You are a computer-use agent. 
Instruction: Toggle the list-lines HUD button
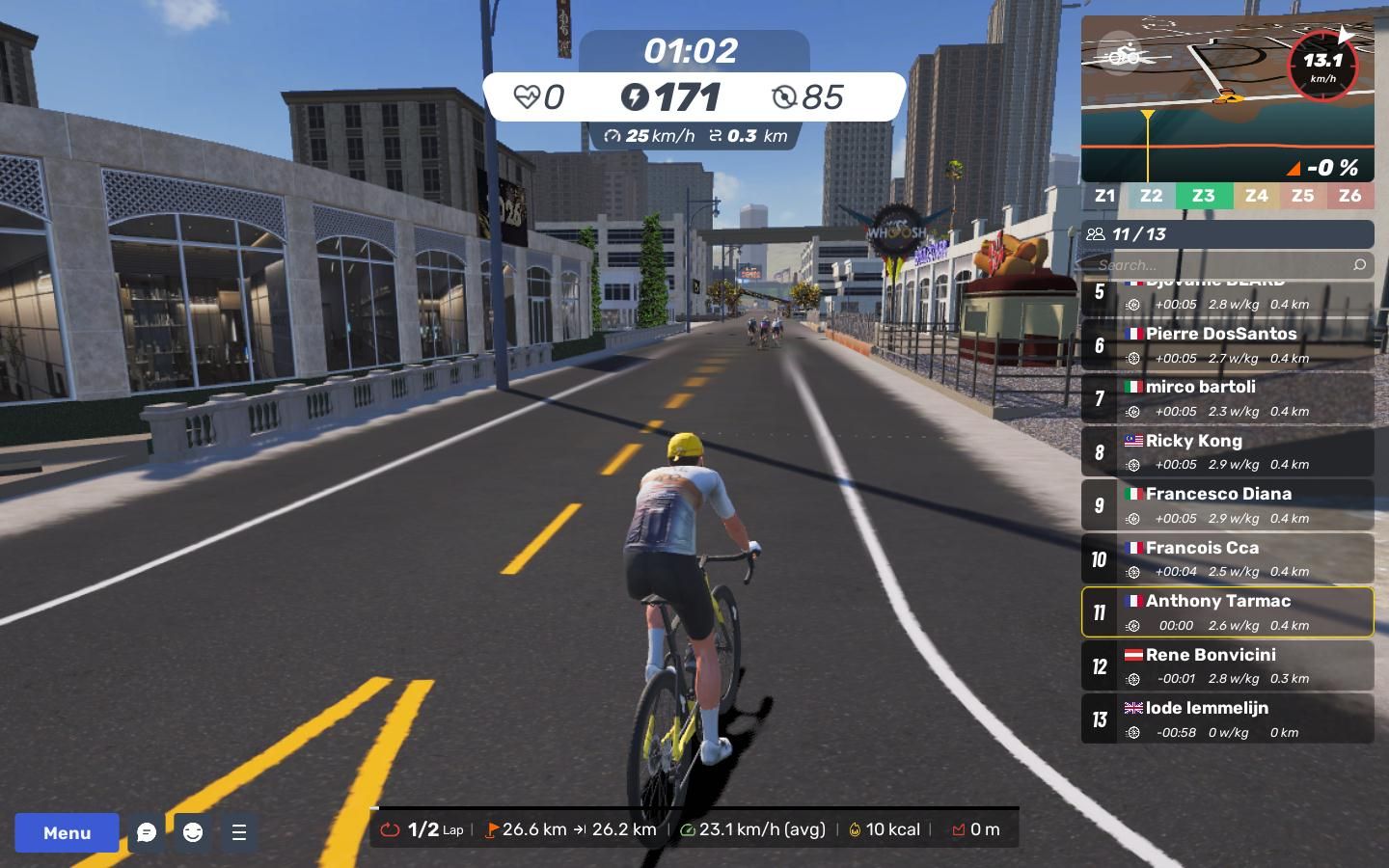[239, 832]
